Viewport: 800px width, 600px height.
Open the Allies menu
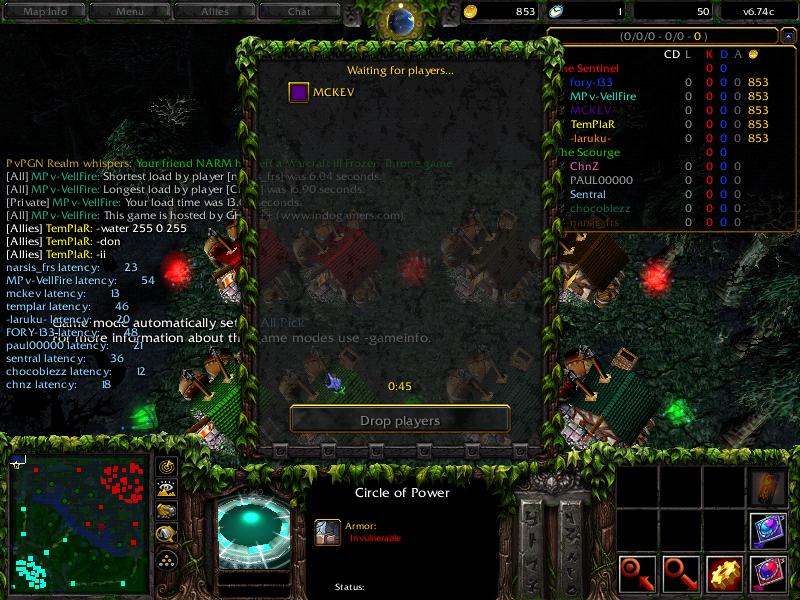214,12
